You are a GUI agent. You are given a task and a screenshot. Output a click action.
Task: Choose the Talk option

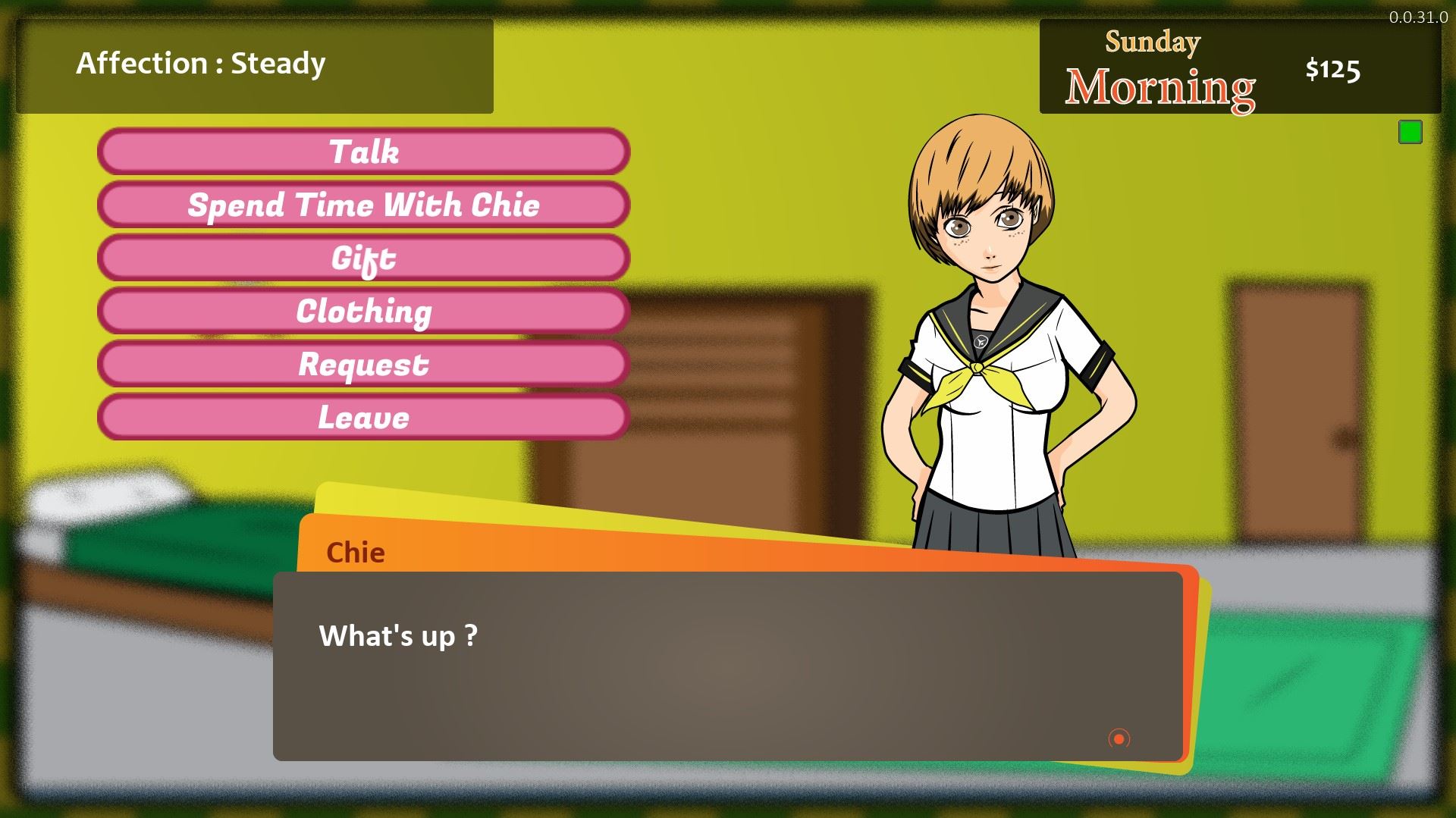(x=364, y=152)
